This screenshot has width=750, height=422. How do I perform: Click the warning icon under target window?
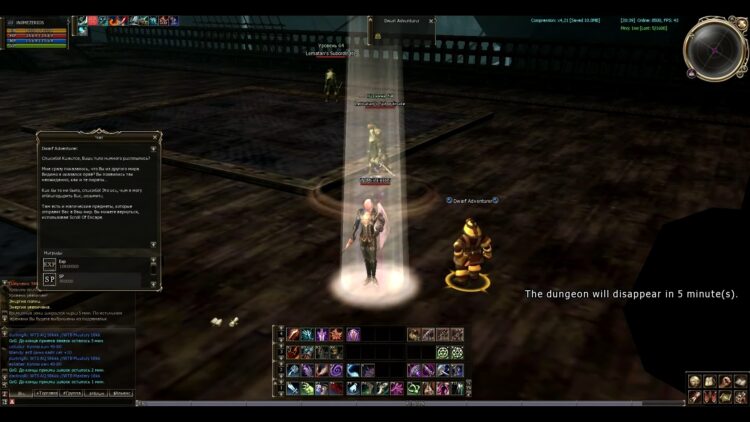(379, 36)
